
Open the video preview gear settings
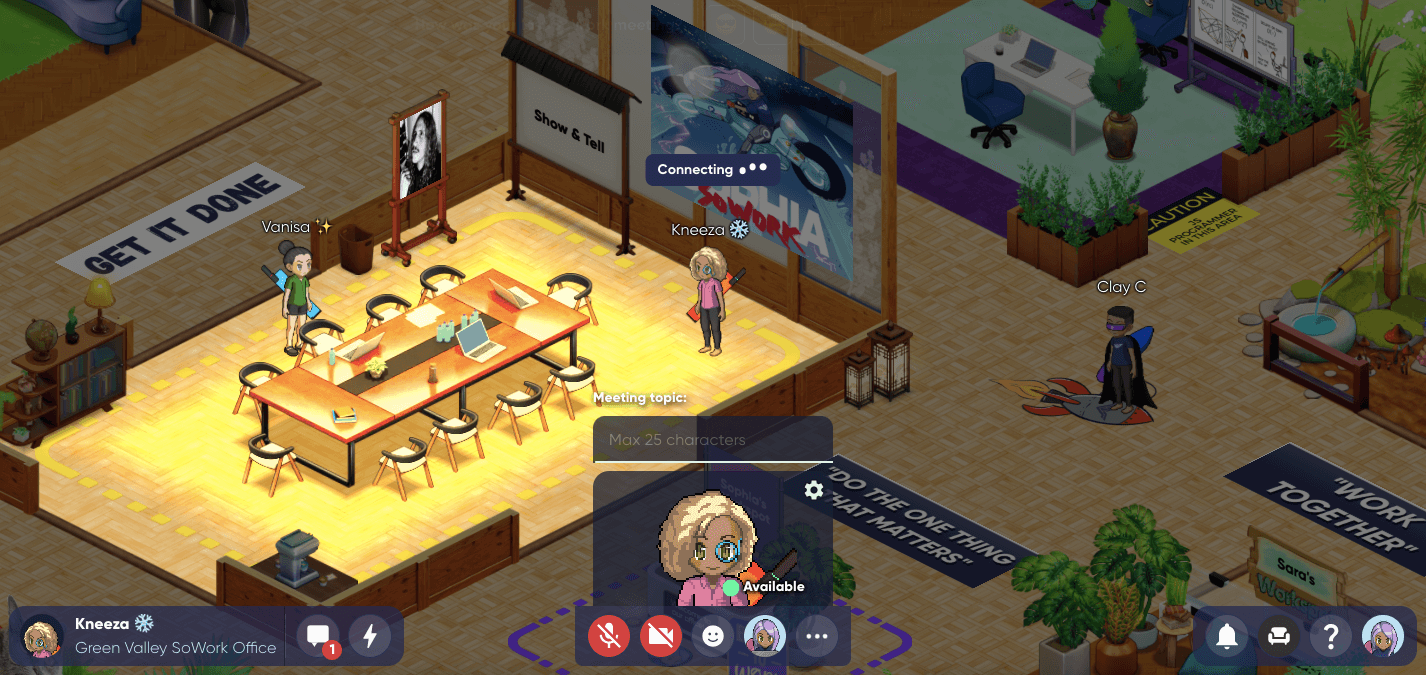[x=814, y=490]
